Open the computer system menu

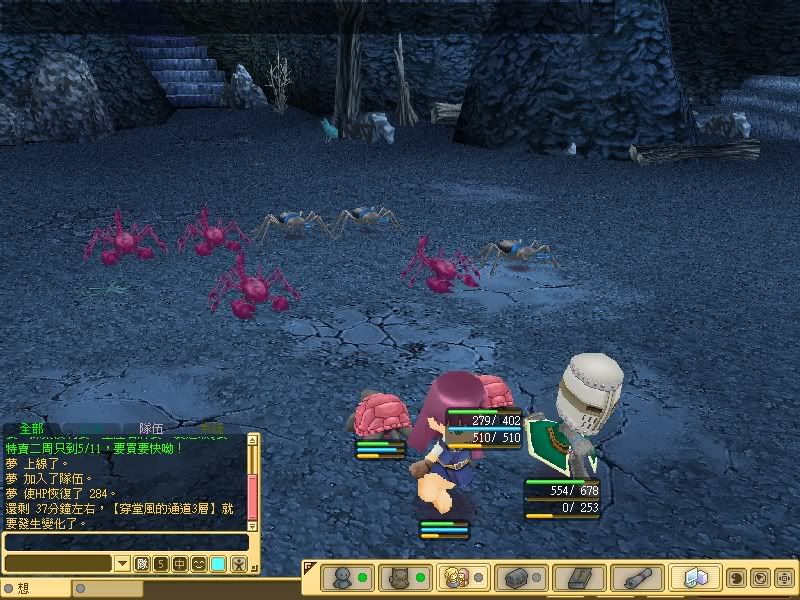coord(696,578)
